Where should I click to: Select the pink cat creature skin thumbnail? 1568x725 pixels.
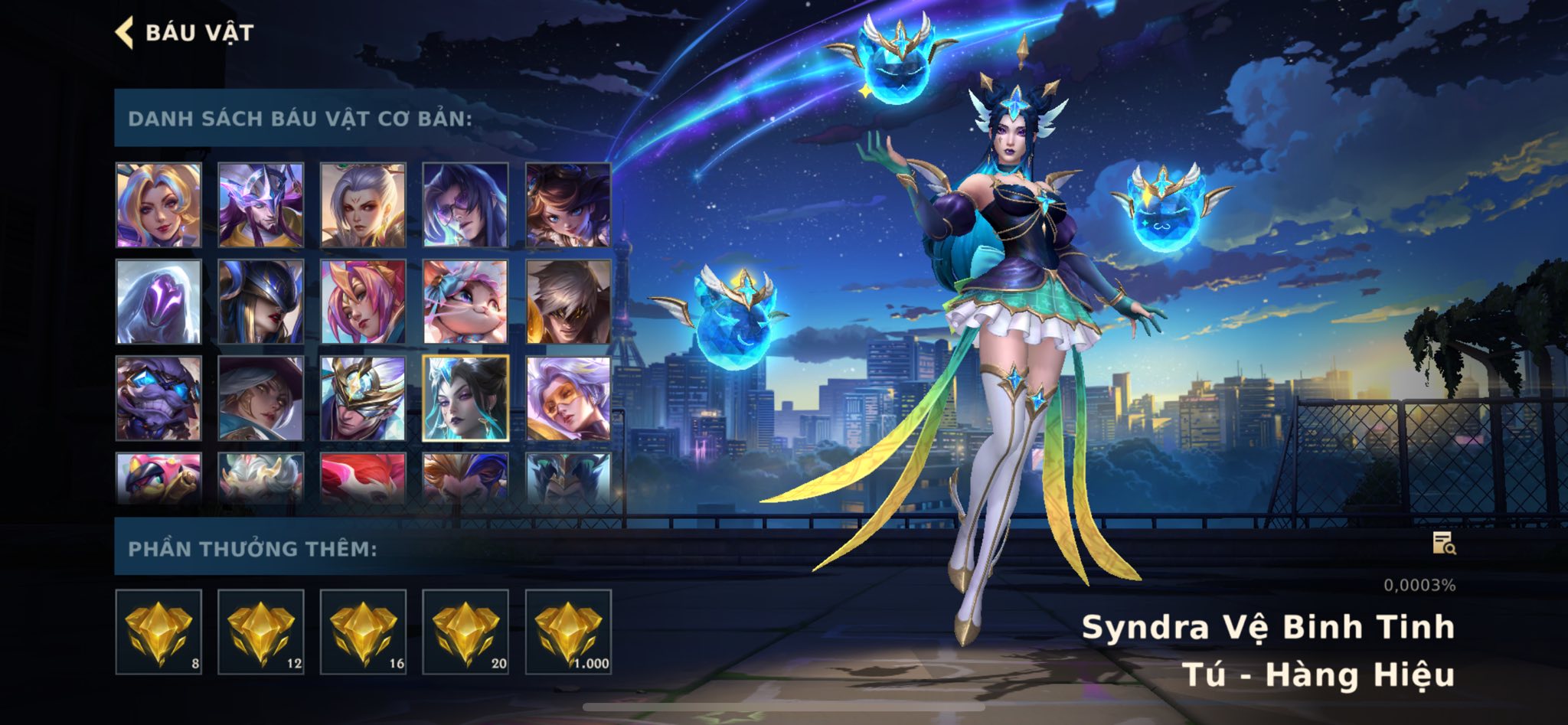tap(465, 302)
